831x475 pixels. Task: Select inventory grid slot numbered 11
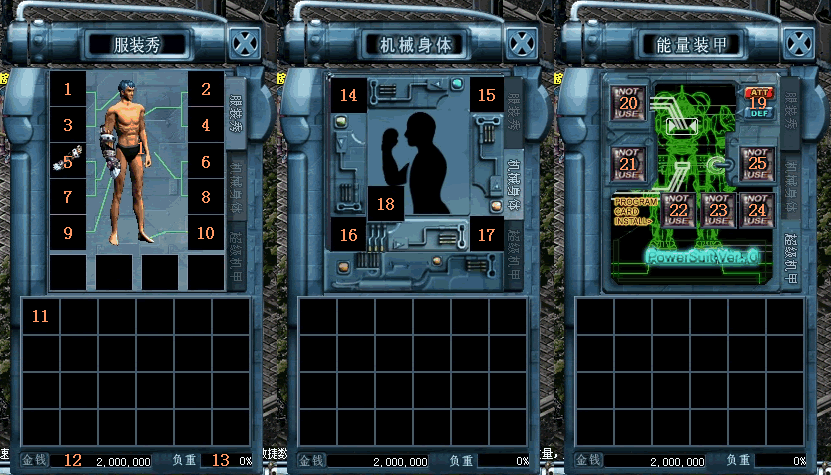tap(40, 316)
